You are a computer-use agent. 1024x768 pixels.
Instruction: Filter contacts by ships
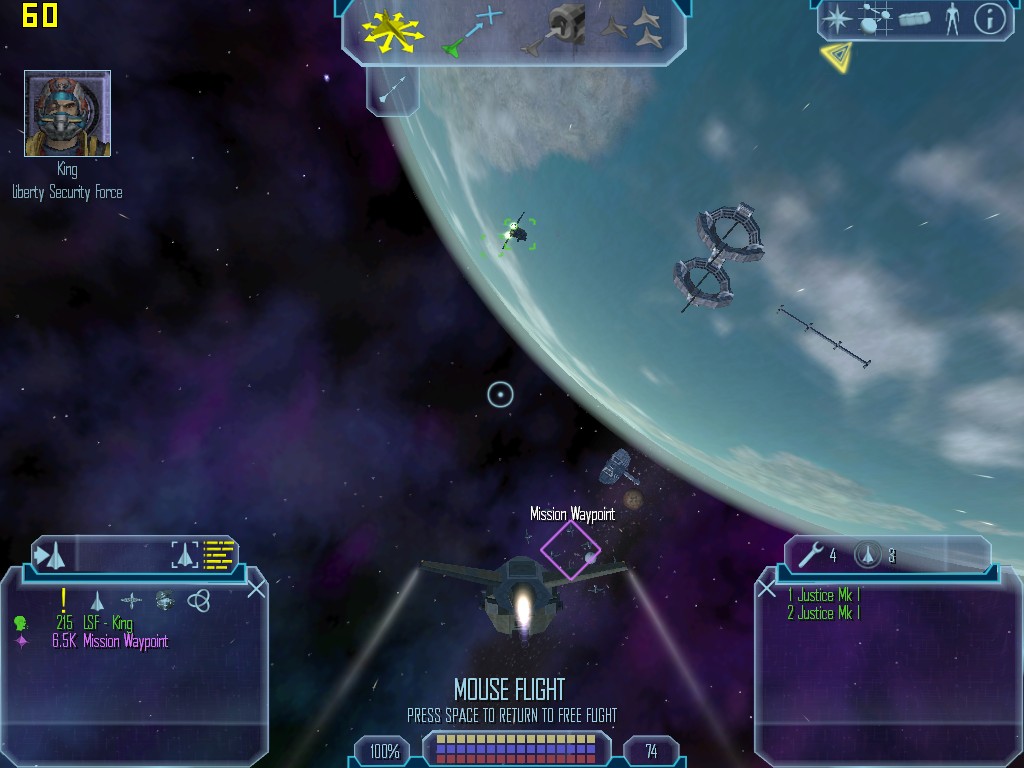[x=97, y=600]
